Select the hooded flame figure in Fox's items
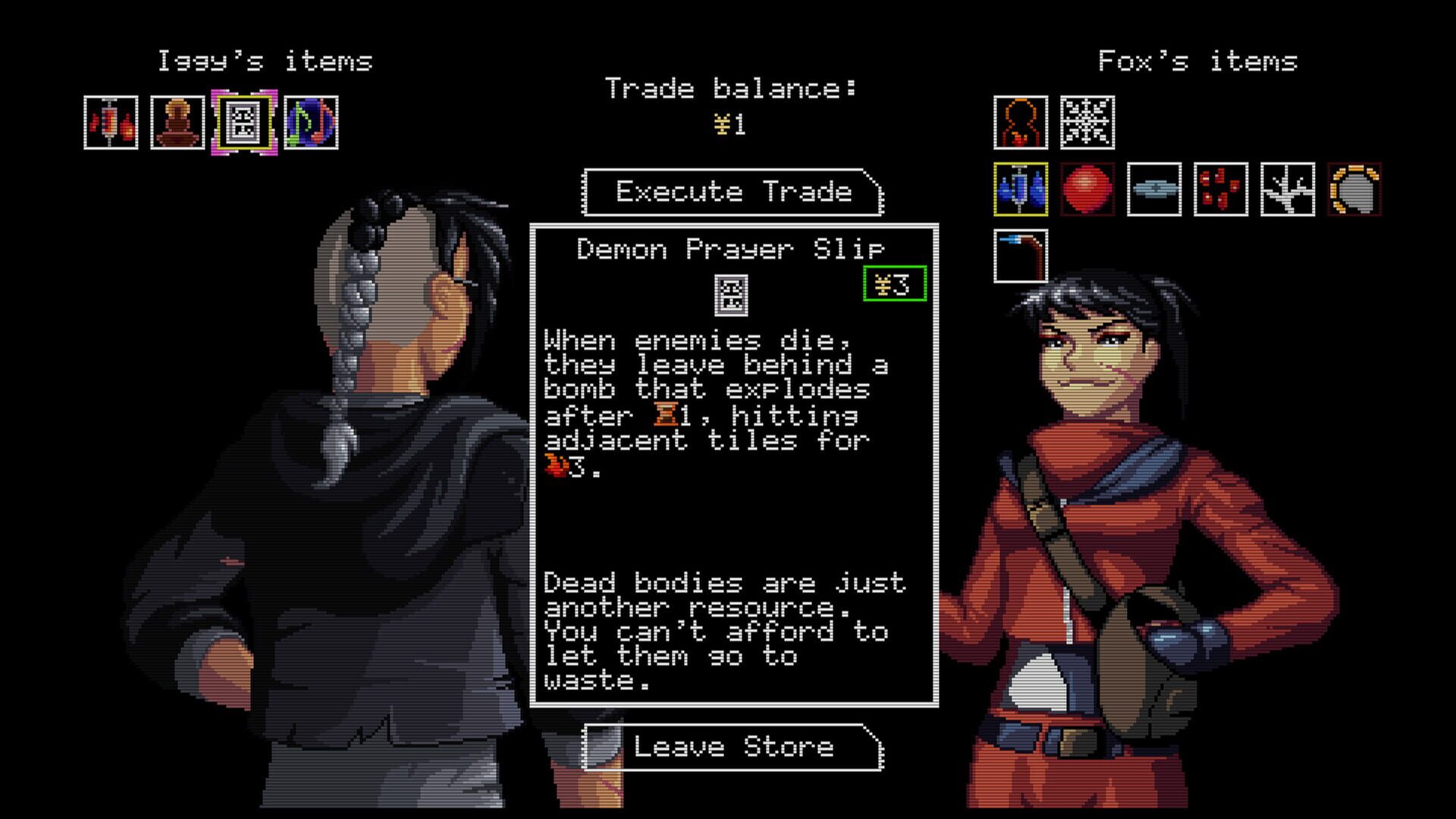The image size is (1456, 819). point(1021,123)
